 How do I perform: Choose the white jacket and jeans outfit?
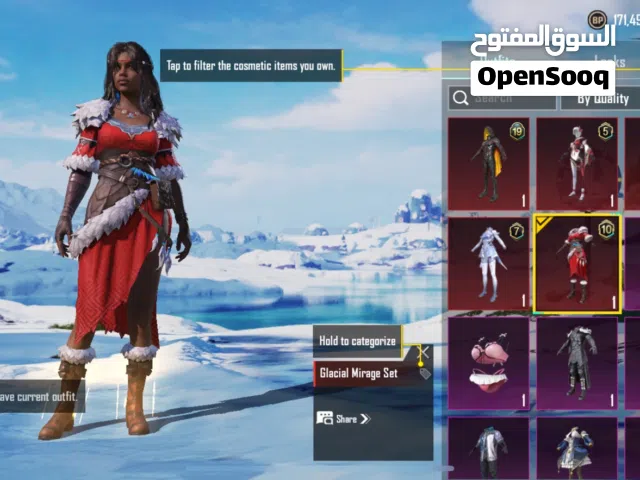click(x=489, y=448)
